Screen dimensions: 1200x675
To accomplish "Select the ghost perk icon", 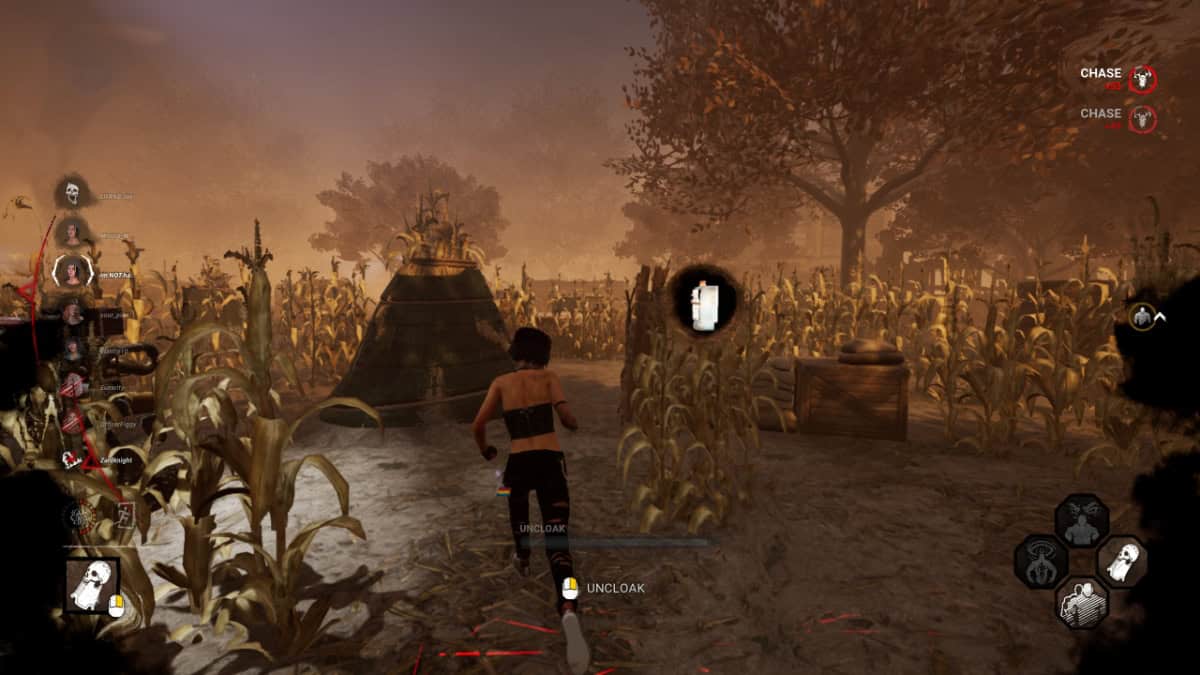I will 1122,562.
